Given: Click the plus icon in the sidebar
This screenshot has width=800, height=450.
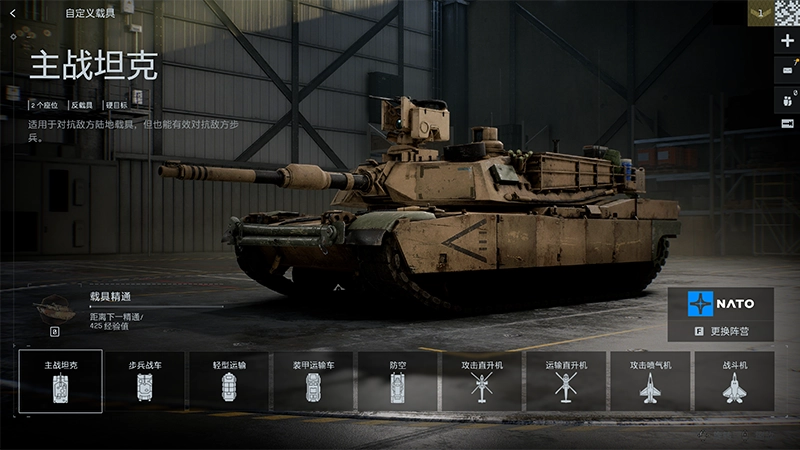Looking at the screenshot, I should click(x=787, y=41).
